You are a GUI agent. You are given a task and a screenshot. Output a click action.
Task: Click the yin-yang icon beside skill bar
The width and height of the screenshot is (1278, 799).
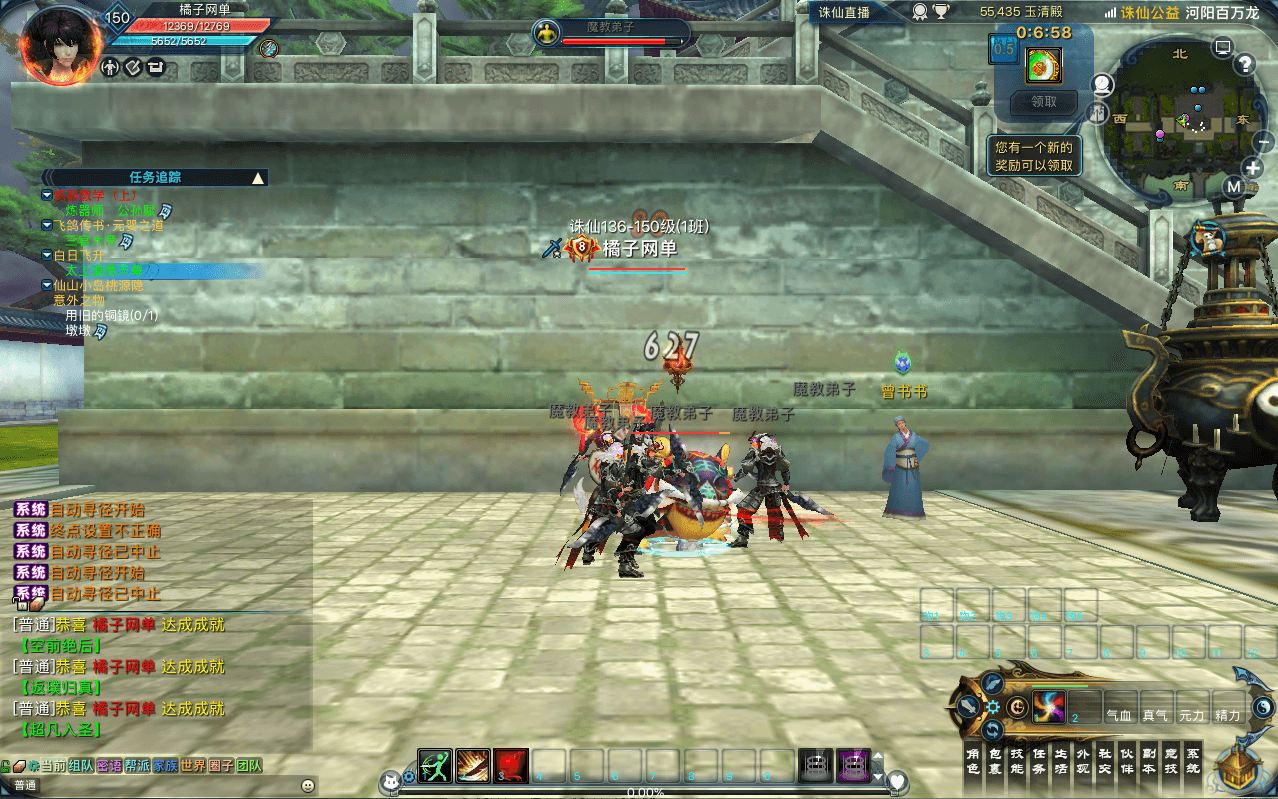click(1264, 707)
